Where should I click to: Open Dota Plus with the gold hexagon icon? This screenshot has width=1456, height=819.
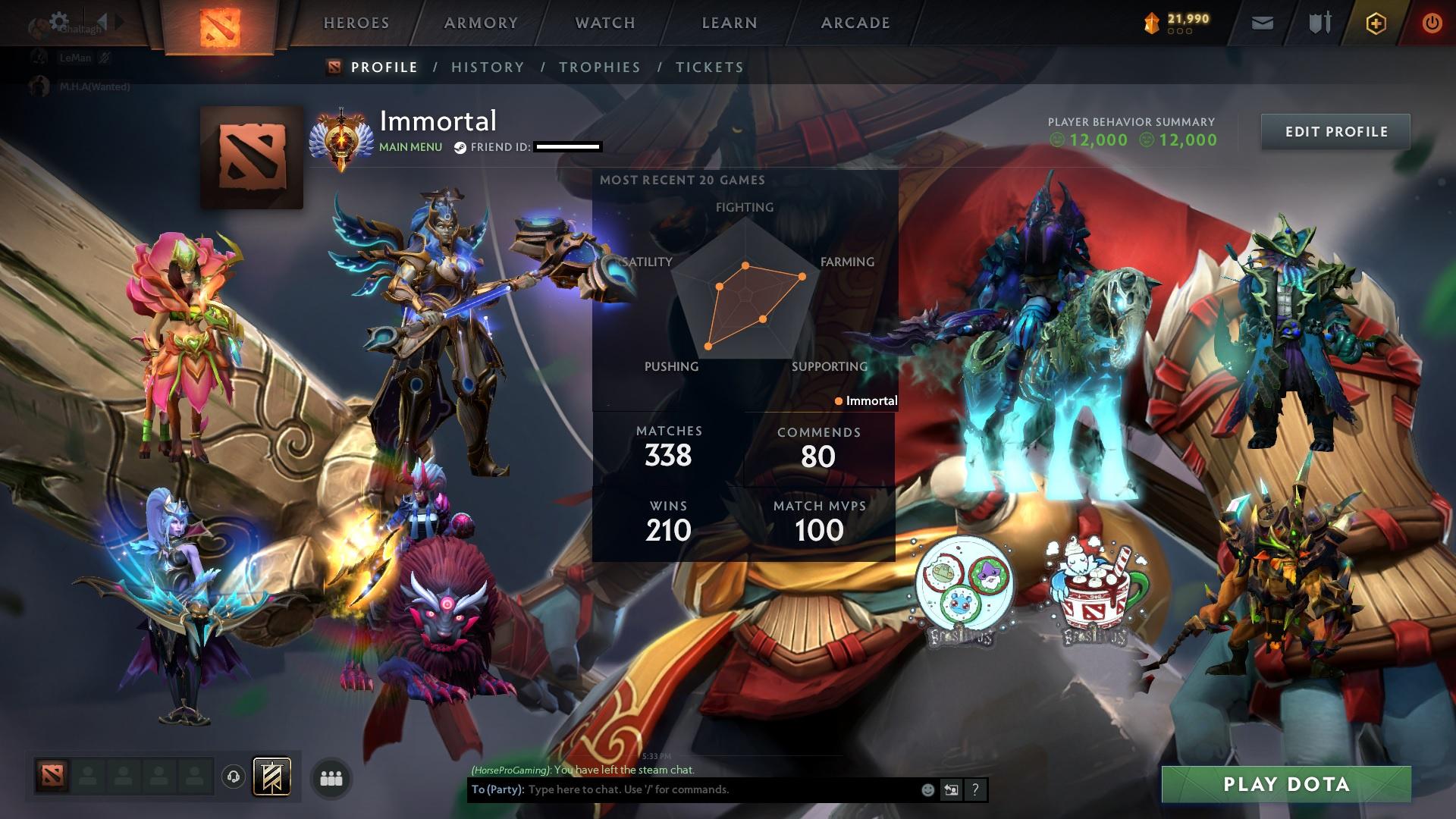click(1378, 23)
